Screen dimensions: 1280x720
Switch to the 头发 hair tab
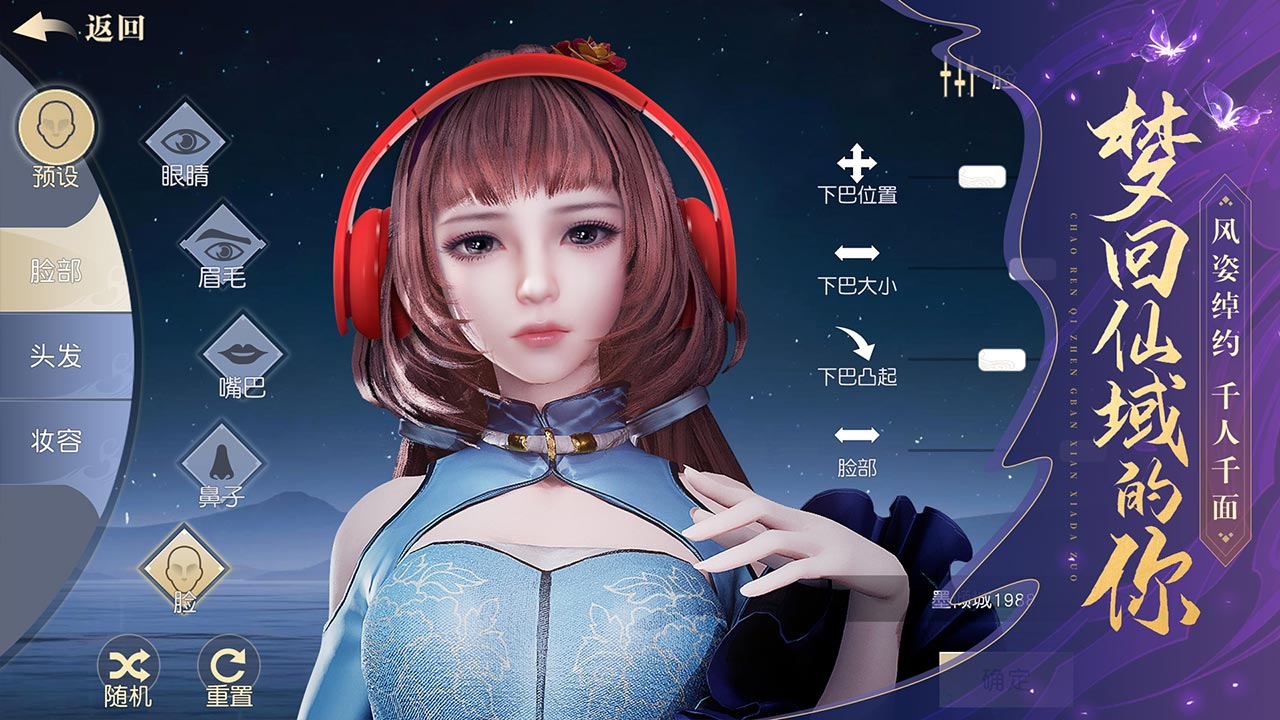pyautogui.click(x=56, y=356)
